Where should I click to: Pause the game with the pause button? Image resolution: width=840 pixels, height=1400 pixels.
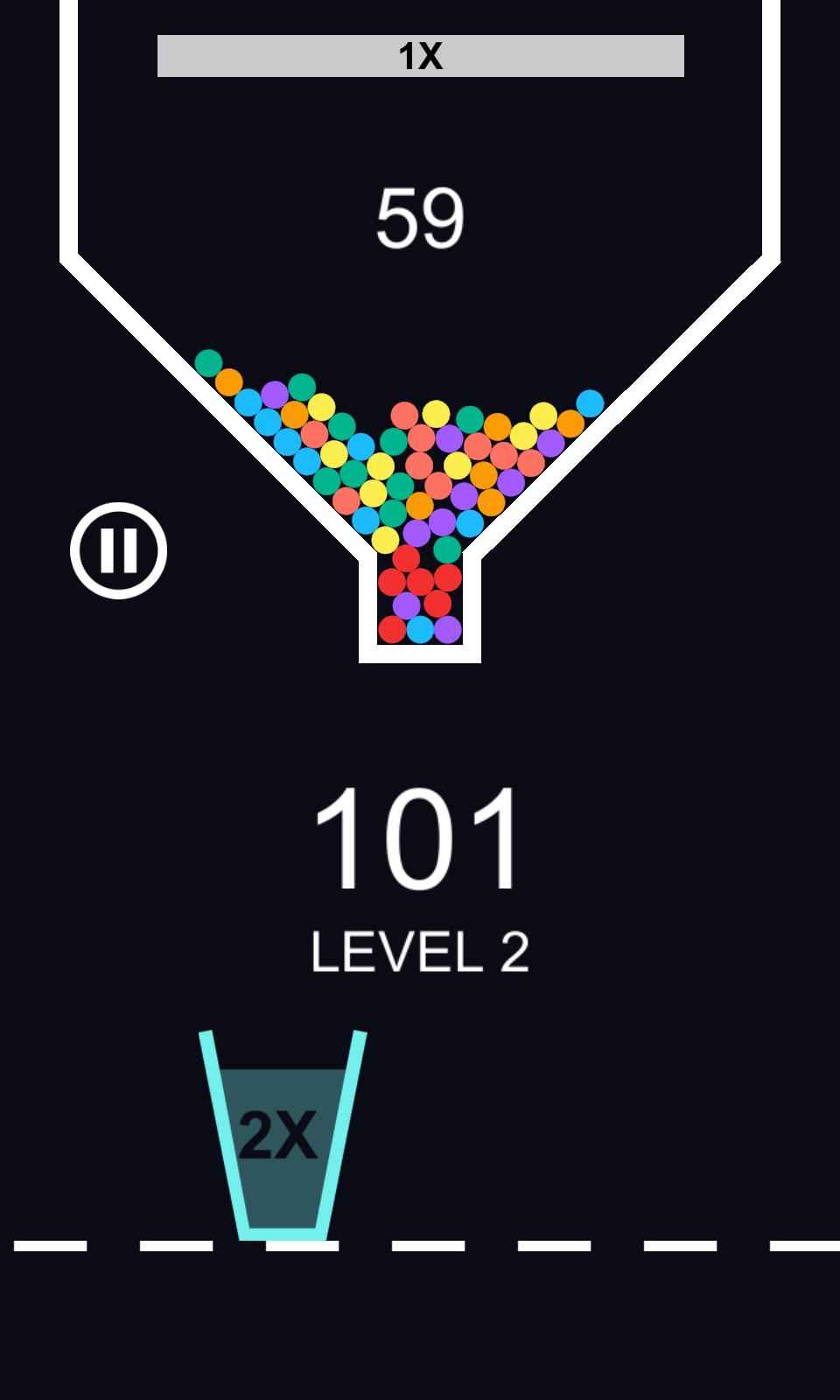[118, 550]
